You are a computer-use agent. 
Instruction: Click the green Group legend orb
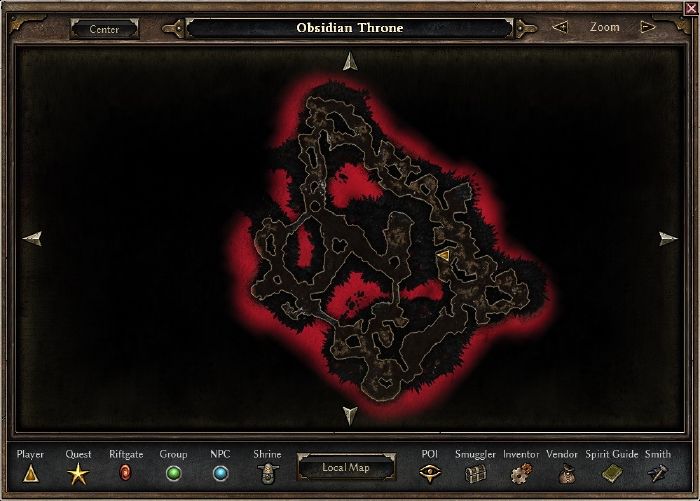tap(173, 473)
